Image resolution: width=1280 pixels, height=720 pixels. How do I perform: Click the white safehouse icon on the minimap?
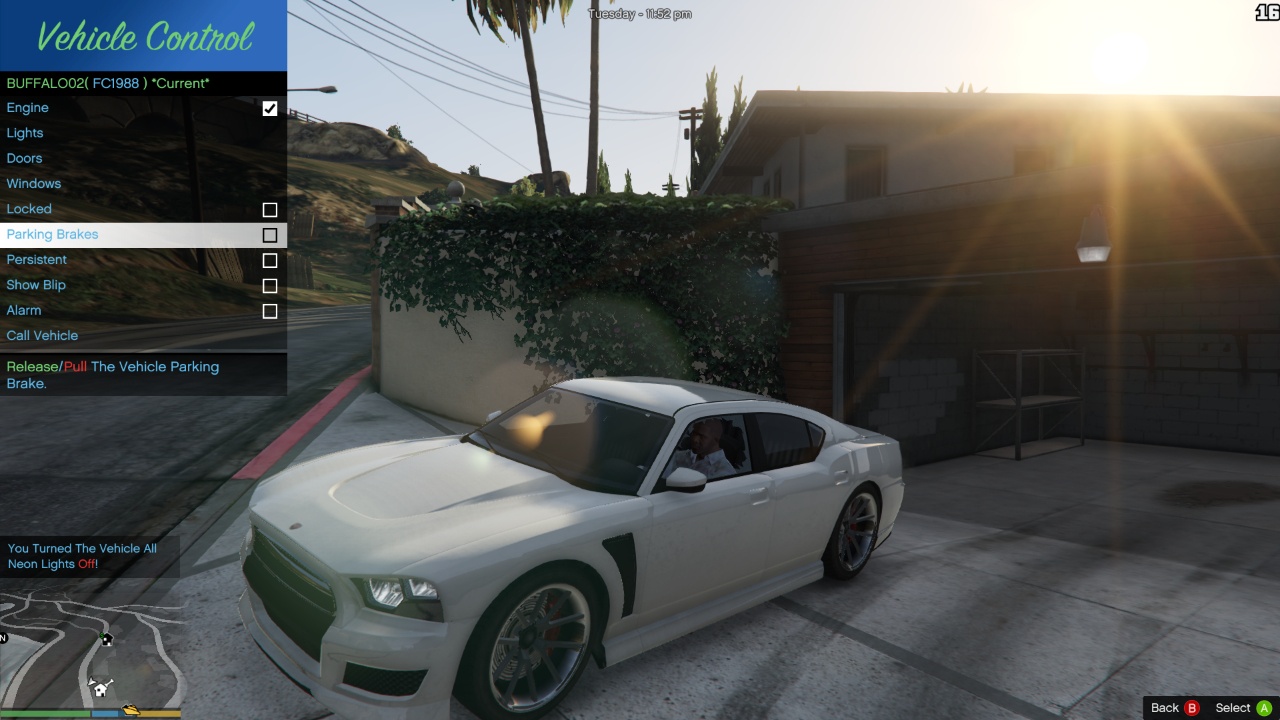point(101,689)
